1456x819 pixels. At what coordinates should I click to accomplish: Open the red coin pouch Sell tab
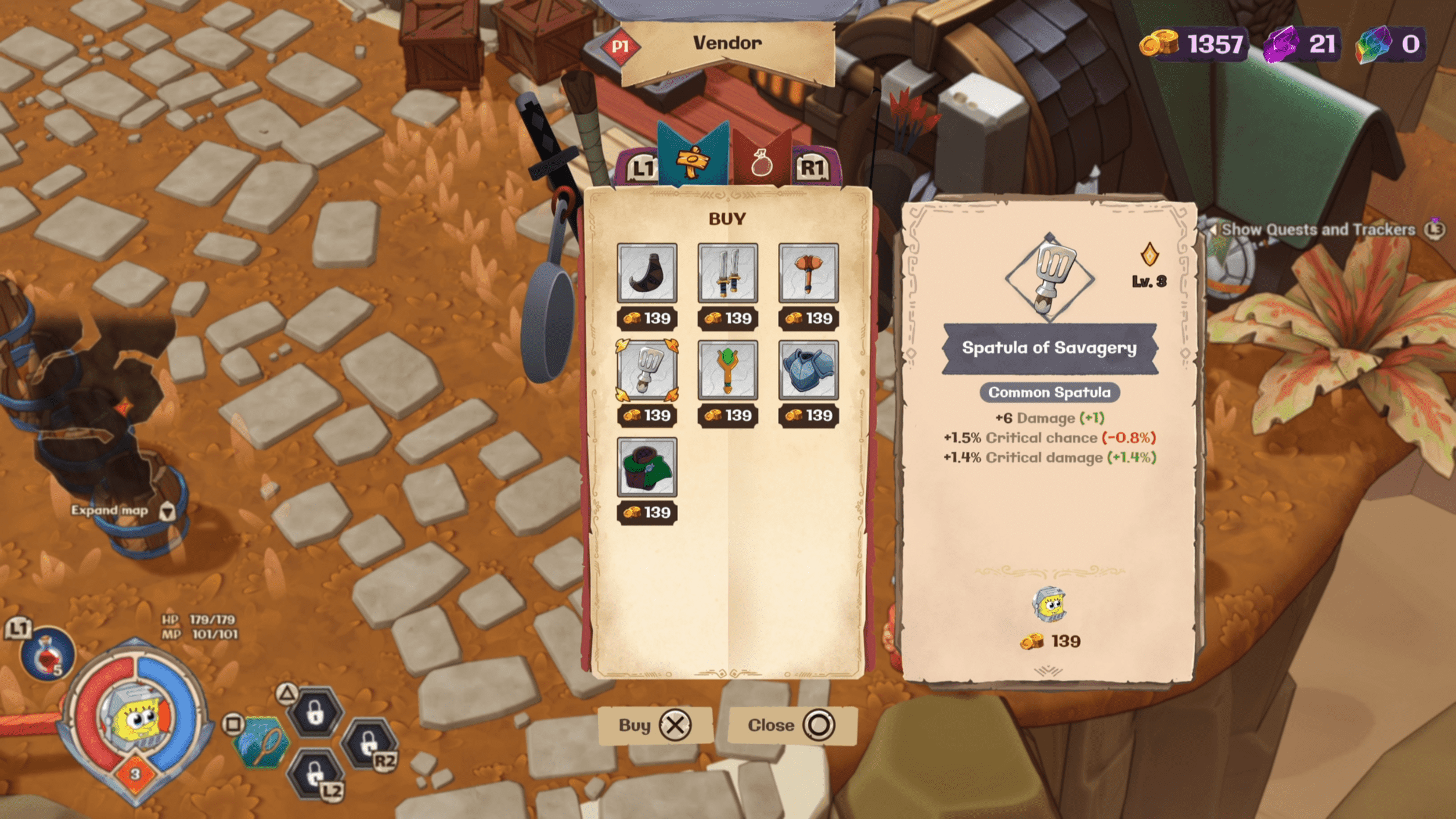coord(762,163)
